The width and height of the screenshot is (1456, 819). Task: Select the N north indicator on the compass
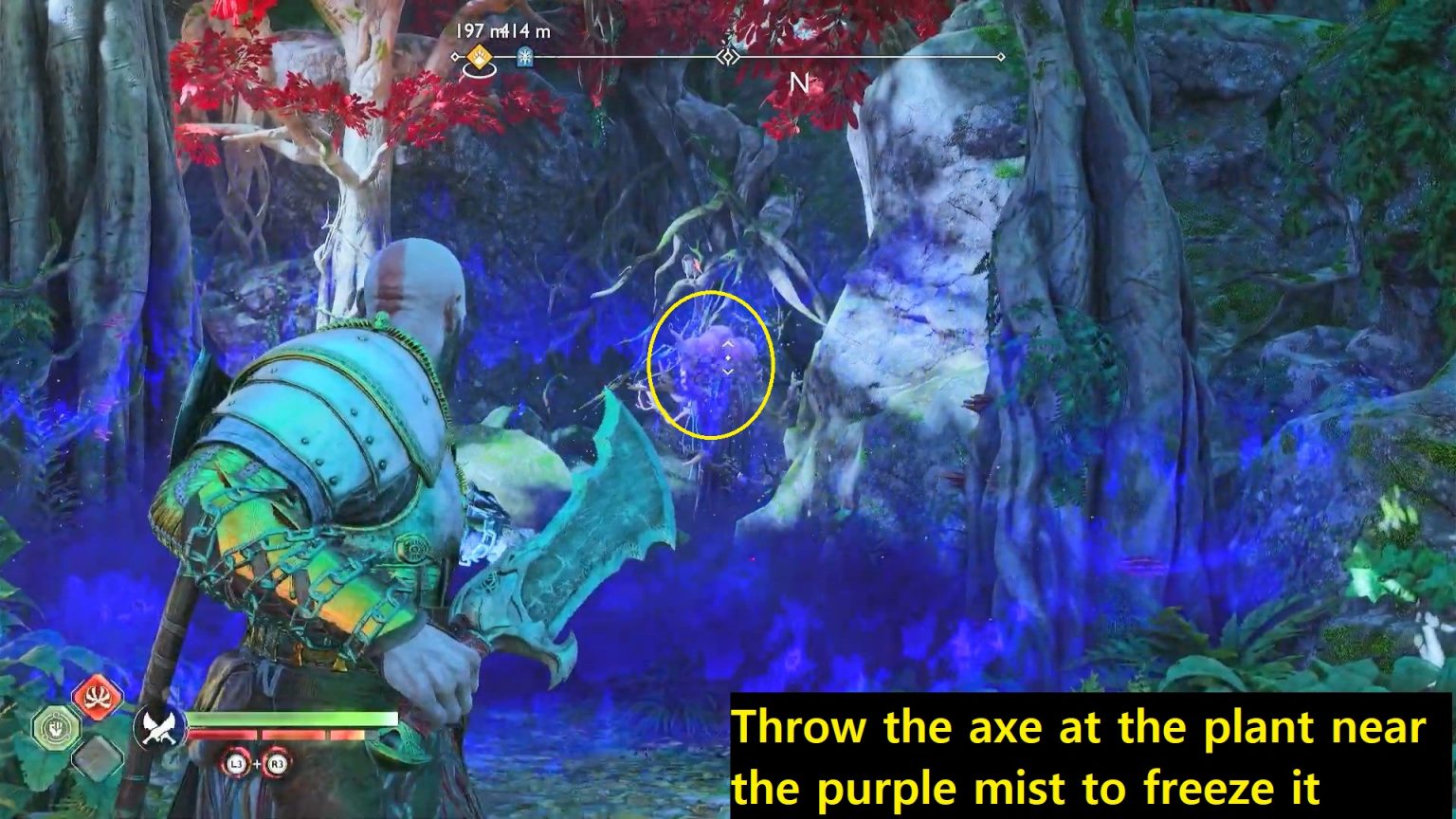pyautogui.click(x=799, y=81)
